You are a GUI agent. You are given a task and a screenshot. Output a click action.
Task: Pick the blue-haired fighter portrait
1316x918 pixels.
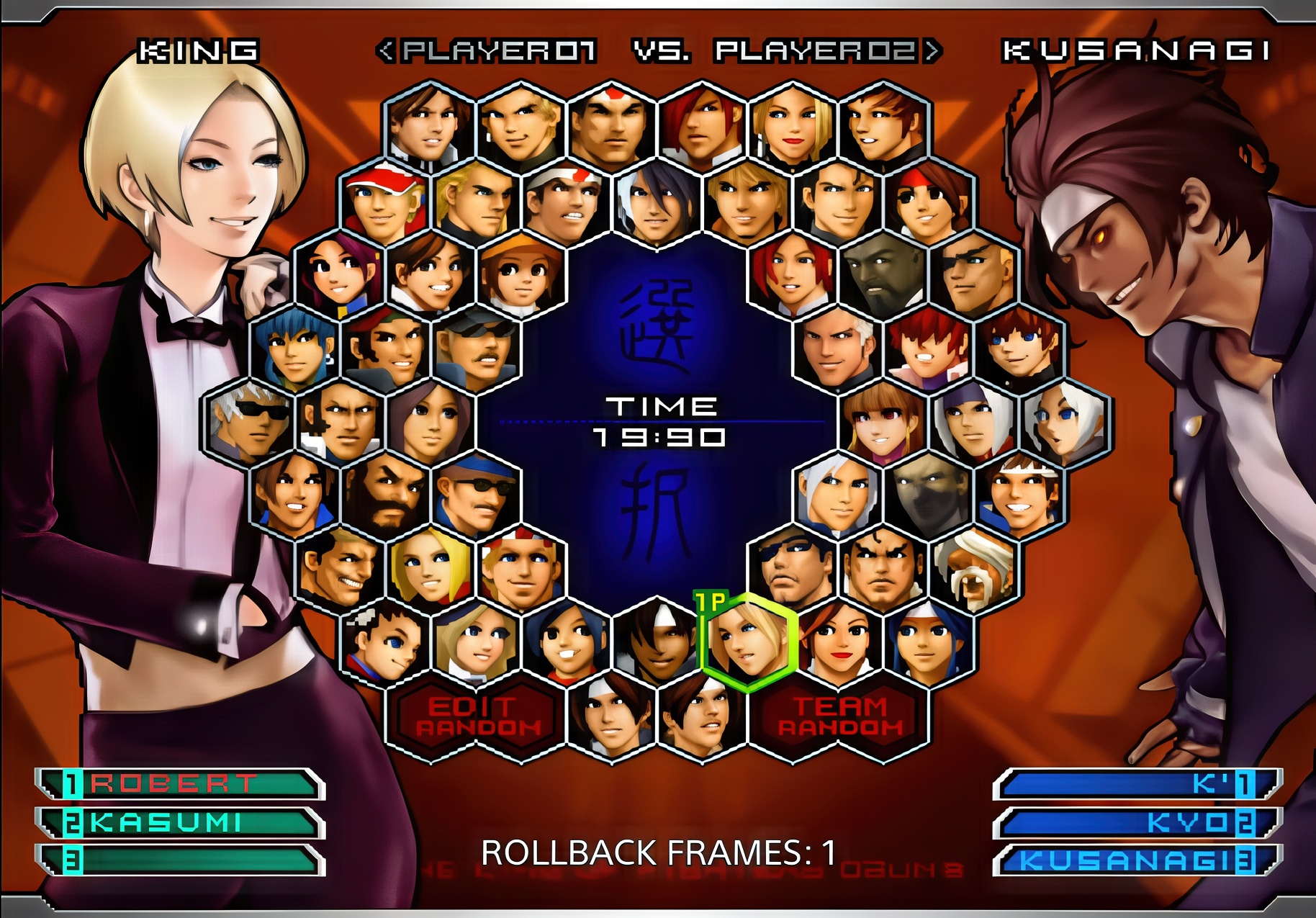(295, 349)
